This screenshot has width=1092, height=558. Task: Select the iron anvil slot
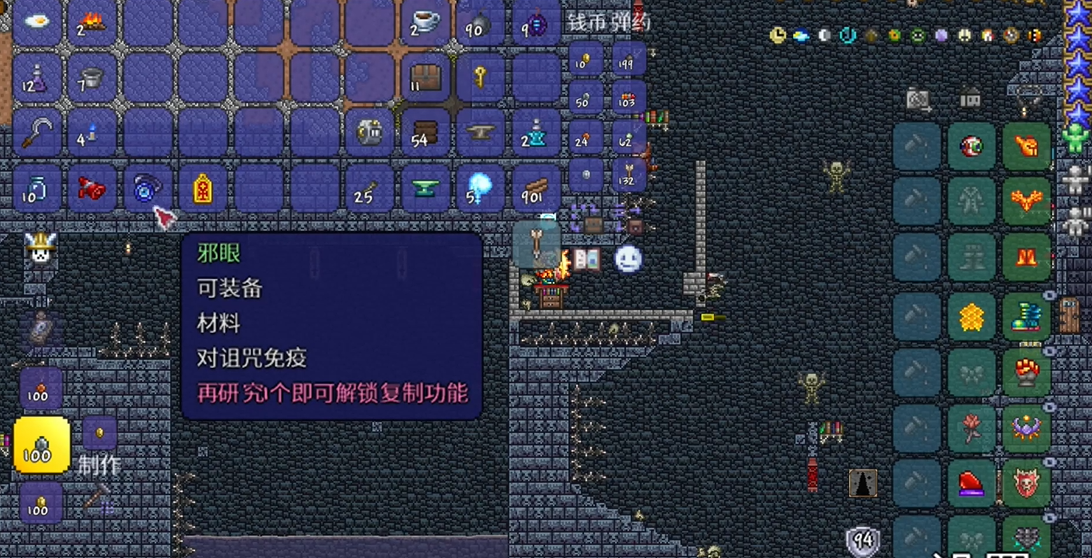click(482, 133)
